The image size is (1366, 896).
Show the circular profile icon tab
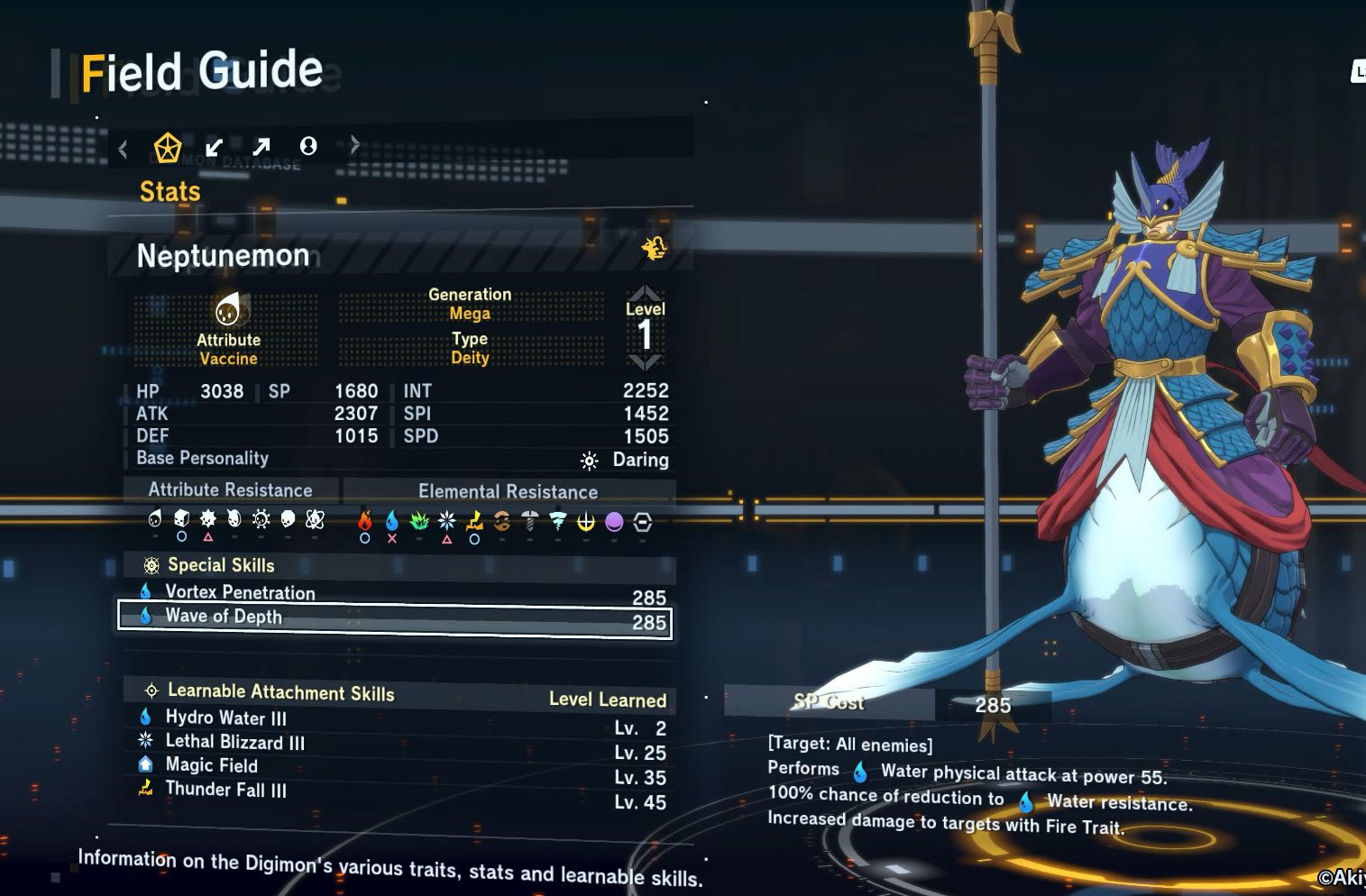pyautogui.click(x=308, y=146)
